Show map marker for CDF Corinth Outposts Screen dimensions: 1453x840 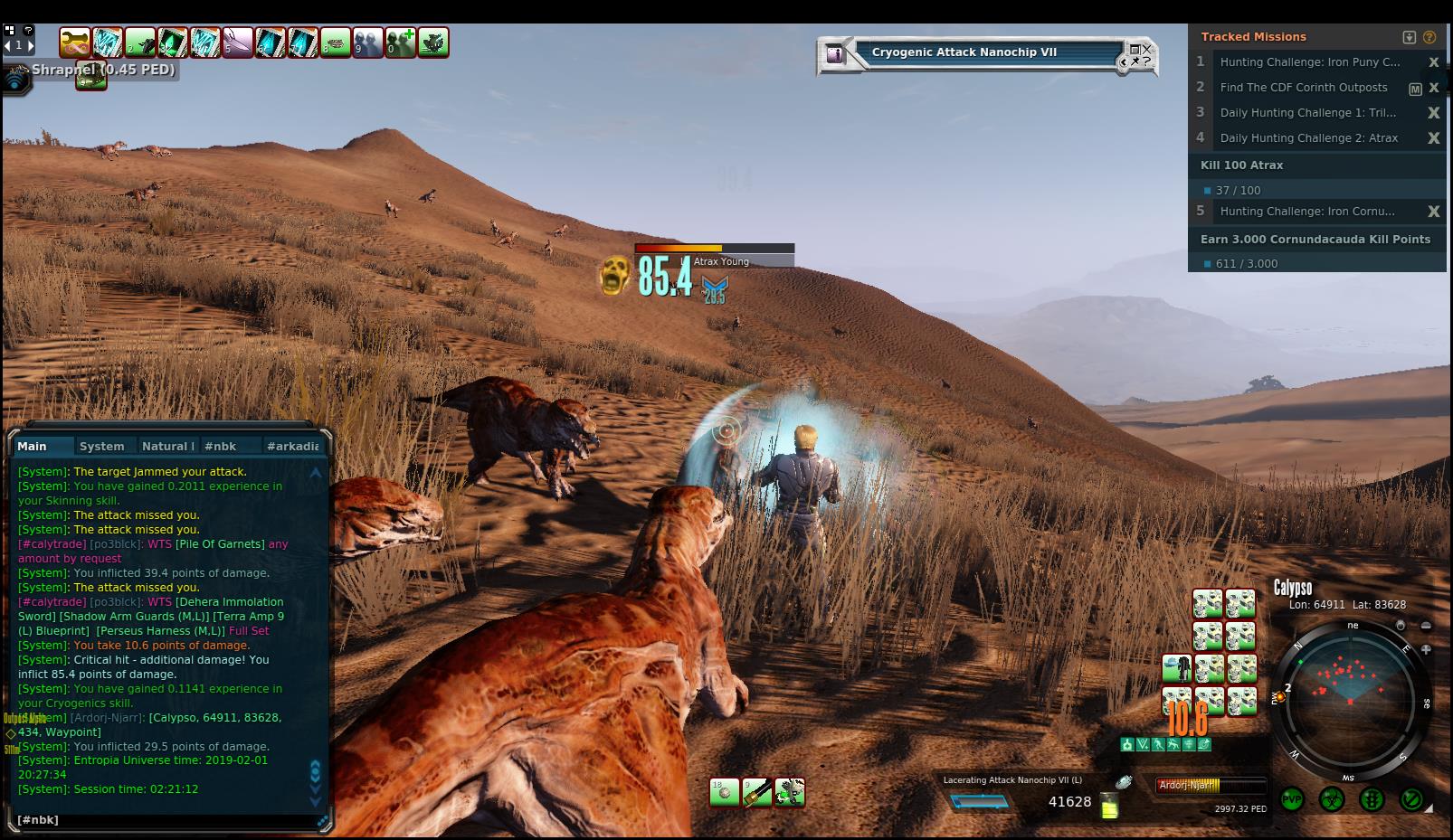[1415, 89]
